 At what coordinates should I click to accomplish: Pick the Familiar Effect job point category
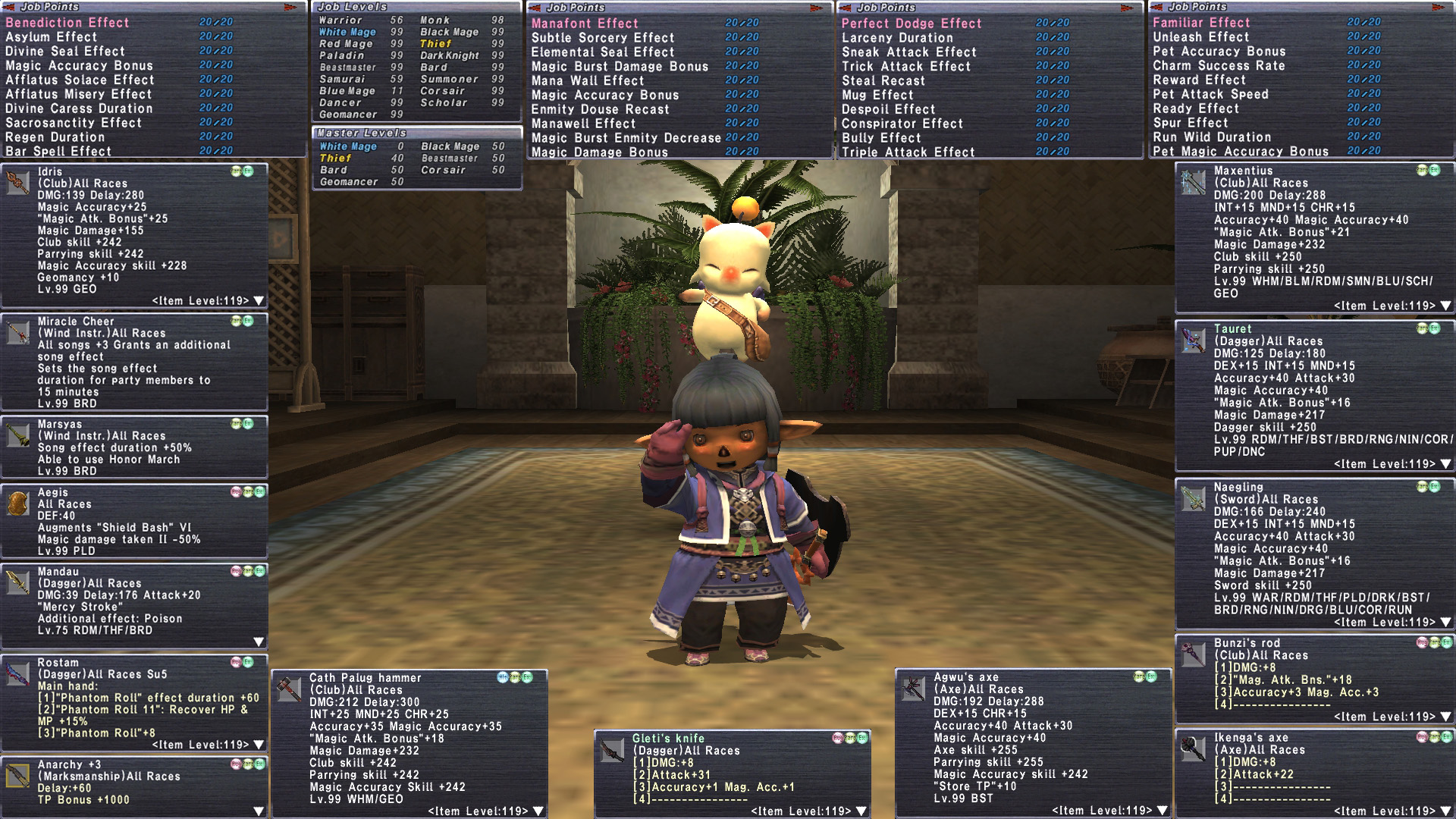(x=1201, y=23)
